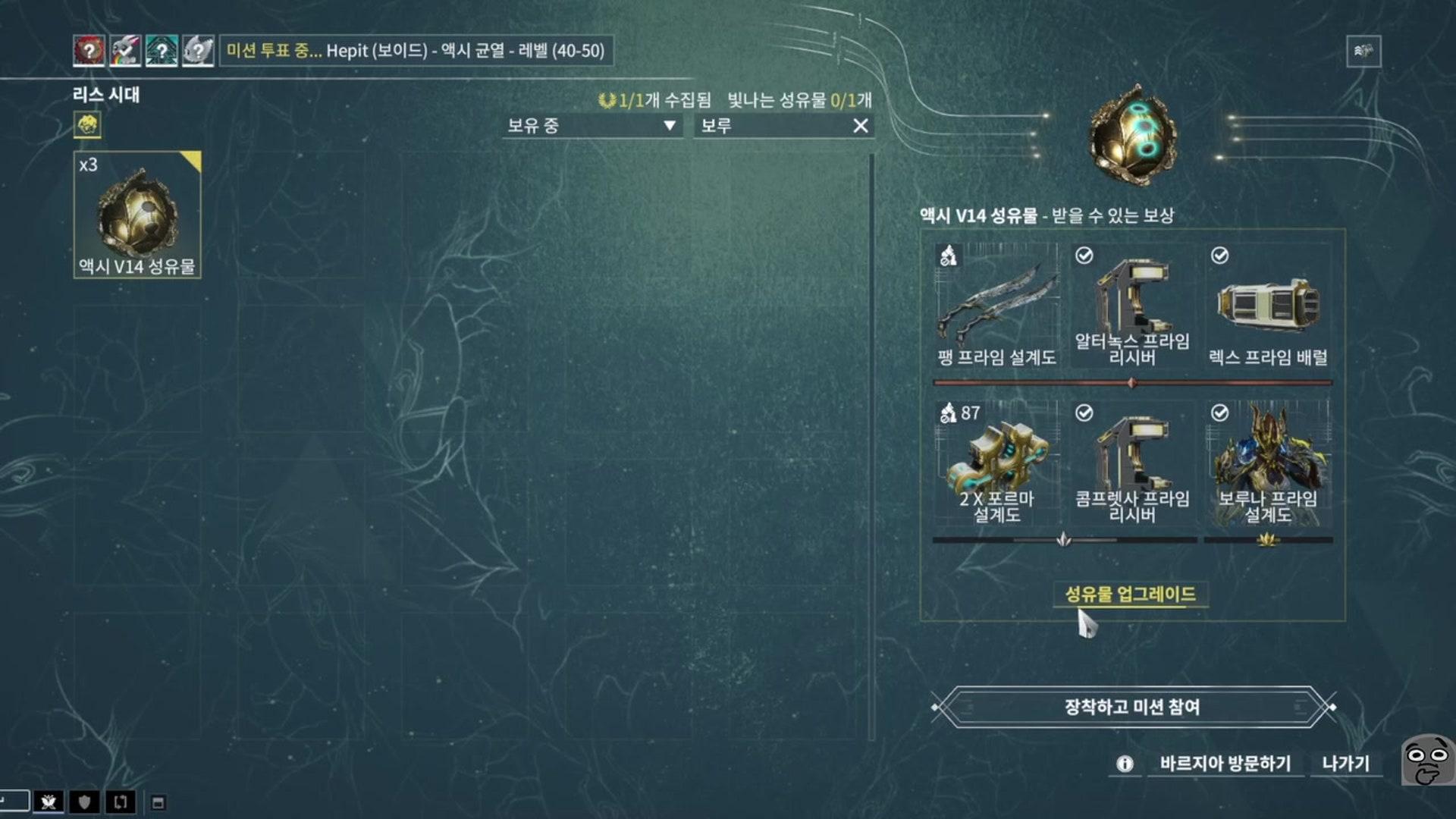
Task: Open the 보유 중 filter dropdown
Action: (x=591, y=126)
